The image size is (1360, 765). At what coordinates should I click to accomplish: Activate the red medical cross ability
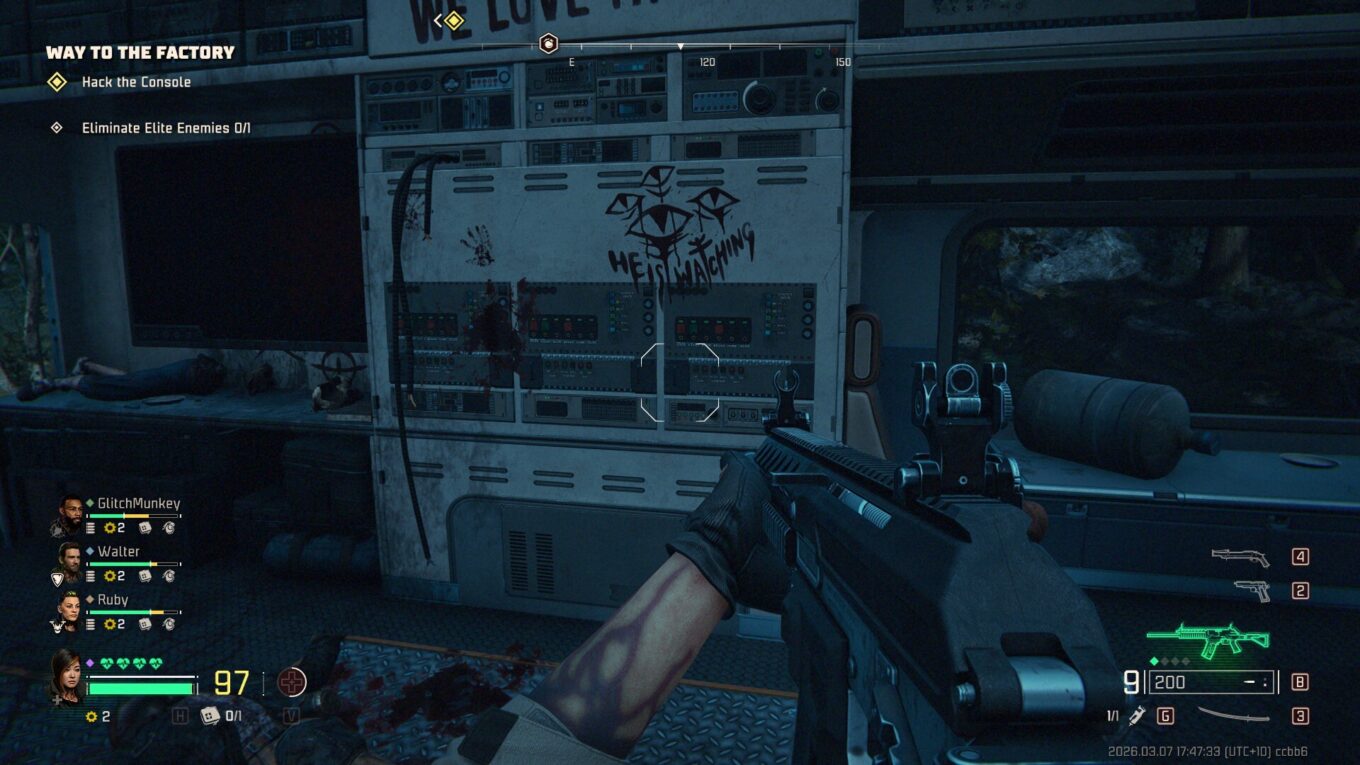pos(291,683)
